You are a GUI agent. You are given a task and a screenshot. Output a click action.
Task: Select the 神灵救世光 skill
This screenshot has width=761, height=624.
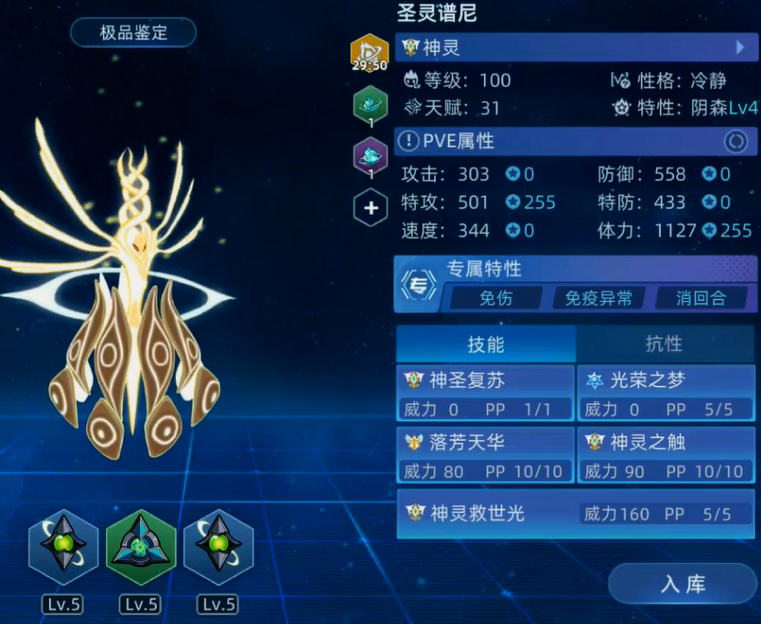[x=575, y=513]
